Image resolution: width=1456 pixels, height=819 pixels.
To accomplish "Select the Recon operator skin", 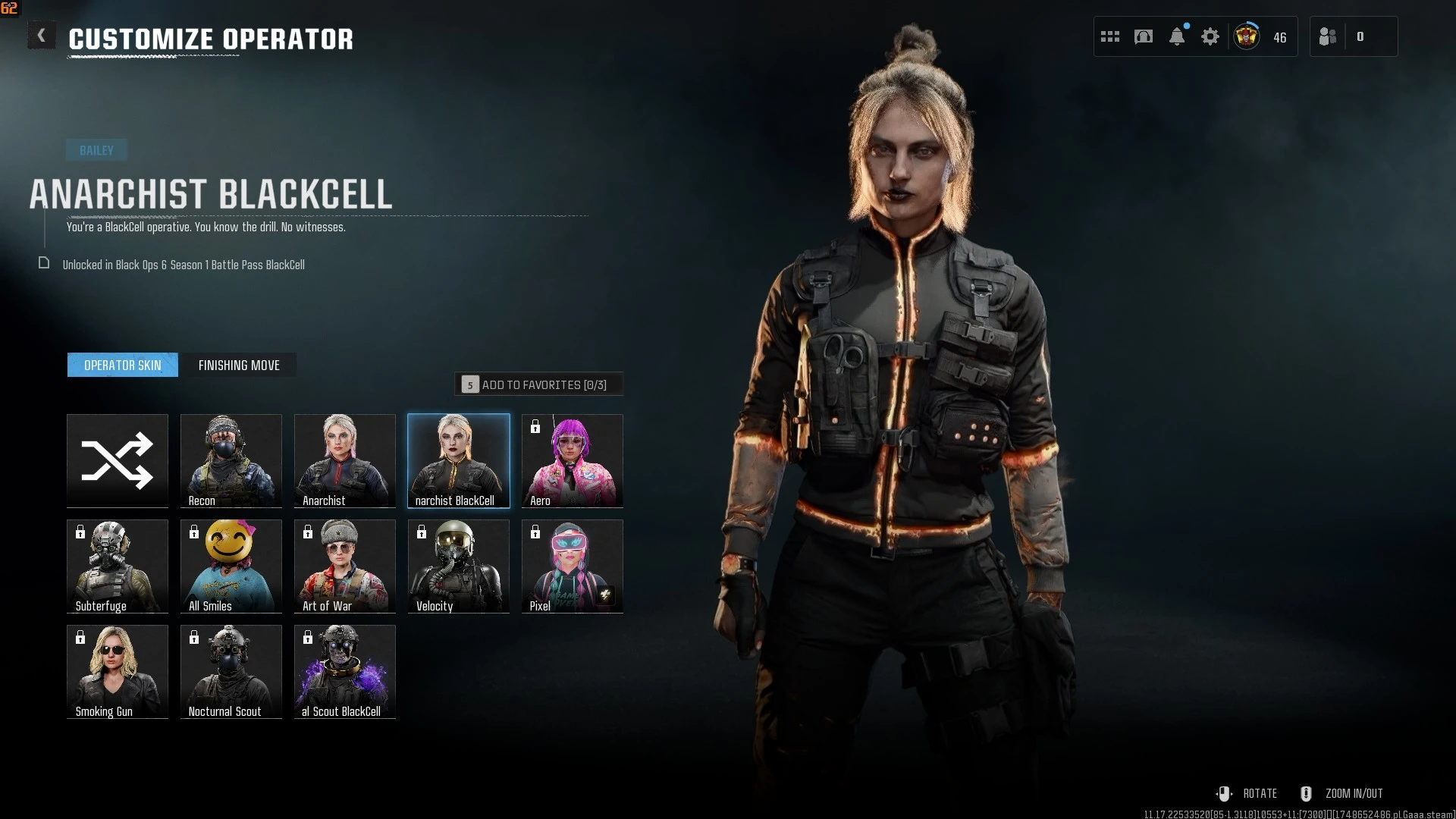I will pos(231,460).
